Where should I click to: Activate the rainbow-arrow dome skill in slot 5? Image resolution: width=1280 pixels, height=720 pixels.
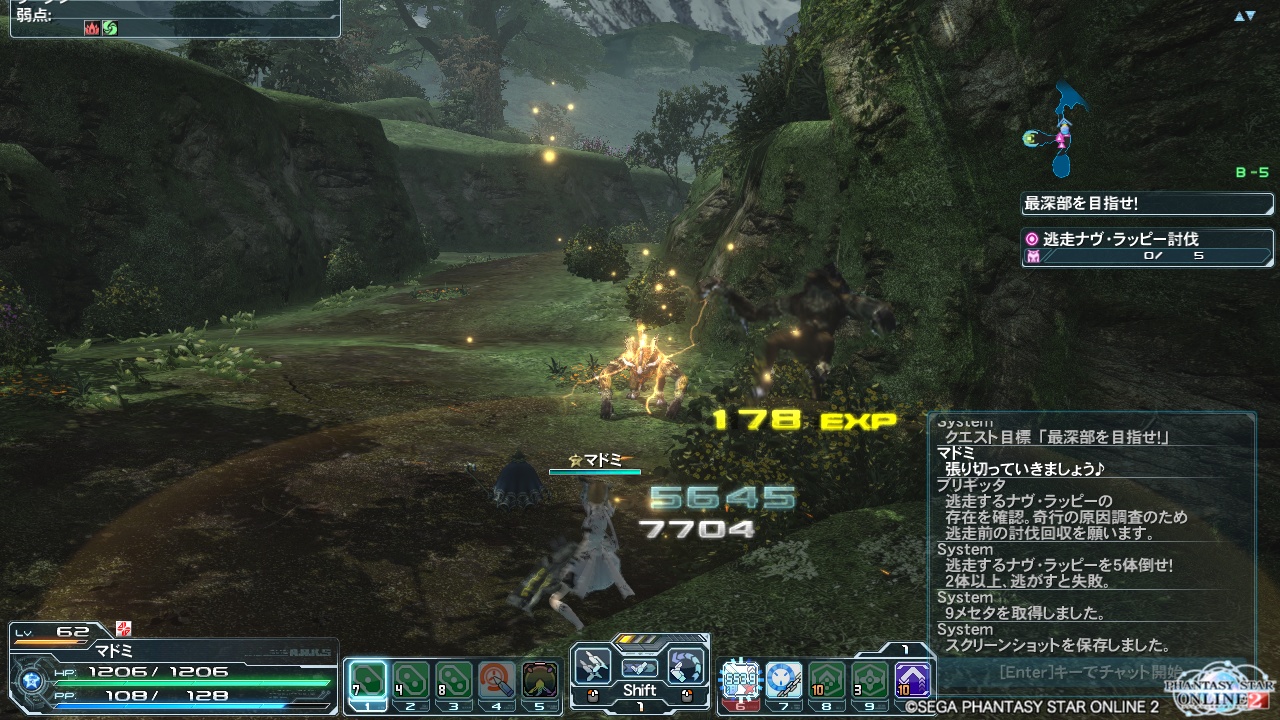click(540, 680)
